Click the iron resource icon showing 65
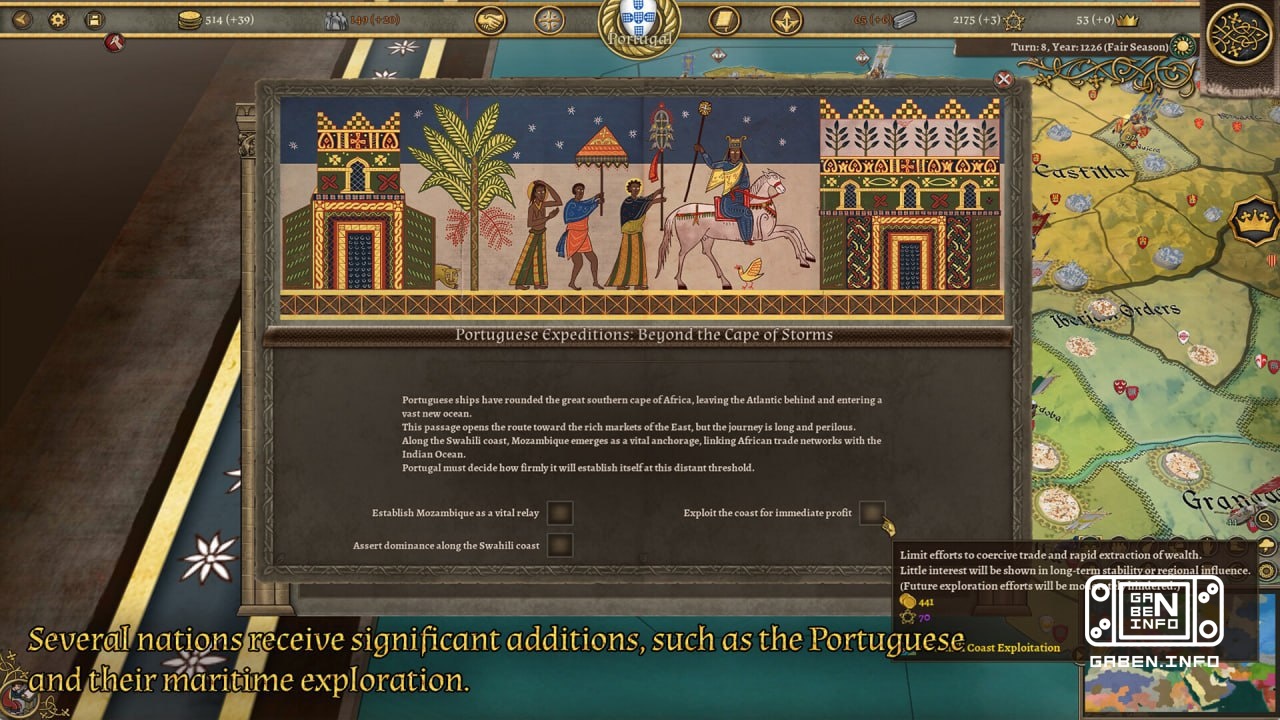Viewport: 1280px width, 720px height. coord(903,20)
